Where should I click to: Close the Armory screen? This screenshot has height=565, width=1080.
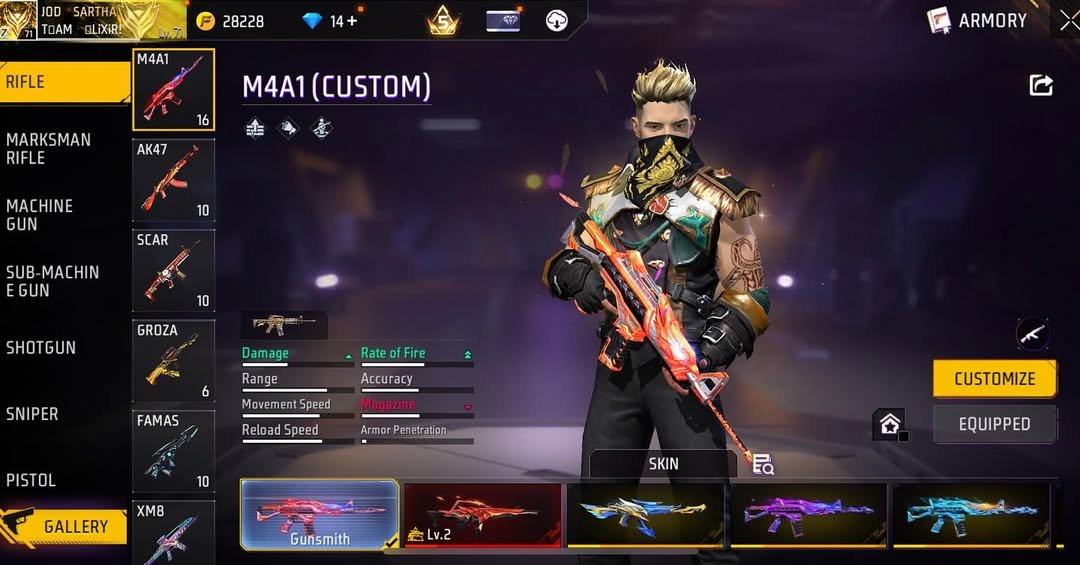click(x=1068, y=20)
